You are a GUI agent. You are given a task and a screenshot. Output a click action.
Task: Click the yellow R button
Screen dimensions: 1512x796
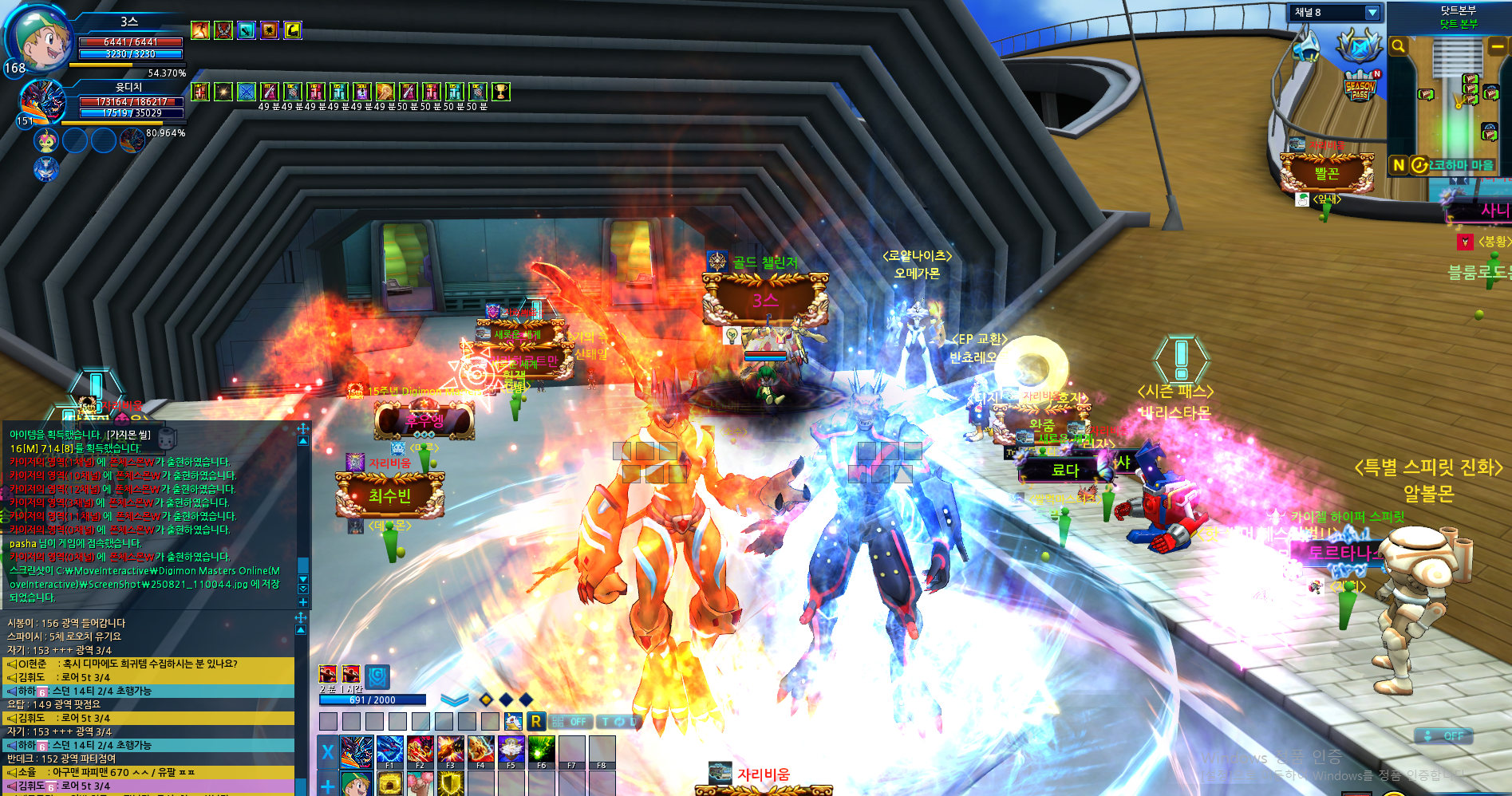pyautogui.click(x=536, y=721)
